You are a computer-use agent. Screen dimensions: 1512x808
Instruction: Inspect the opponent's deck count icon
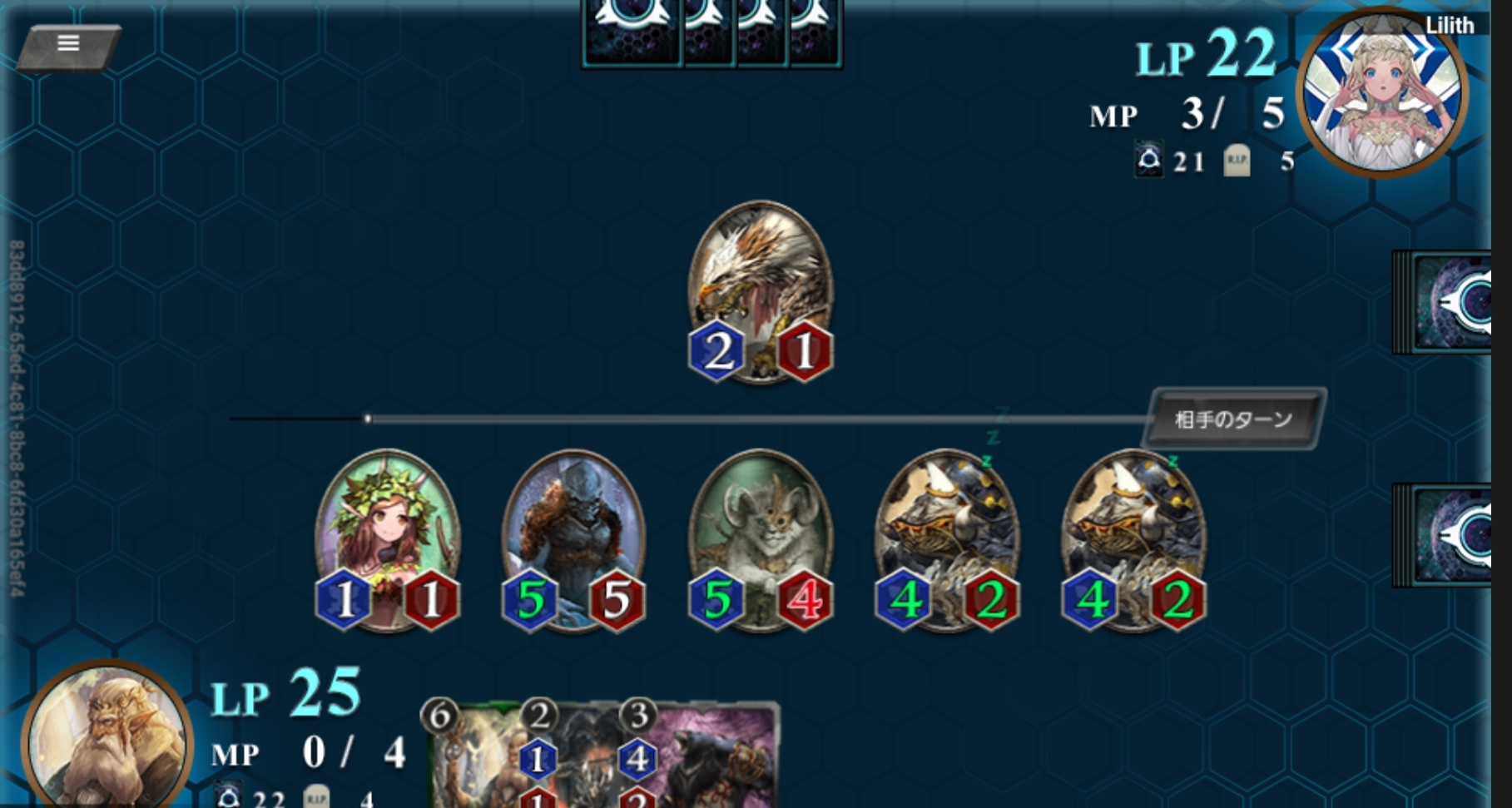[x=1149, y=160]
